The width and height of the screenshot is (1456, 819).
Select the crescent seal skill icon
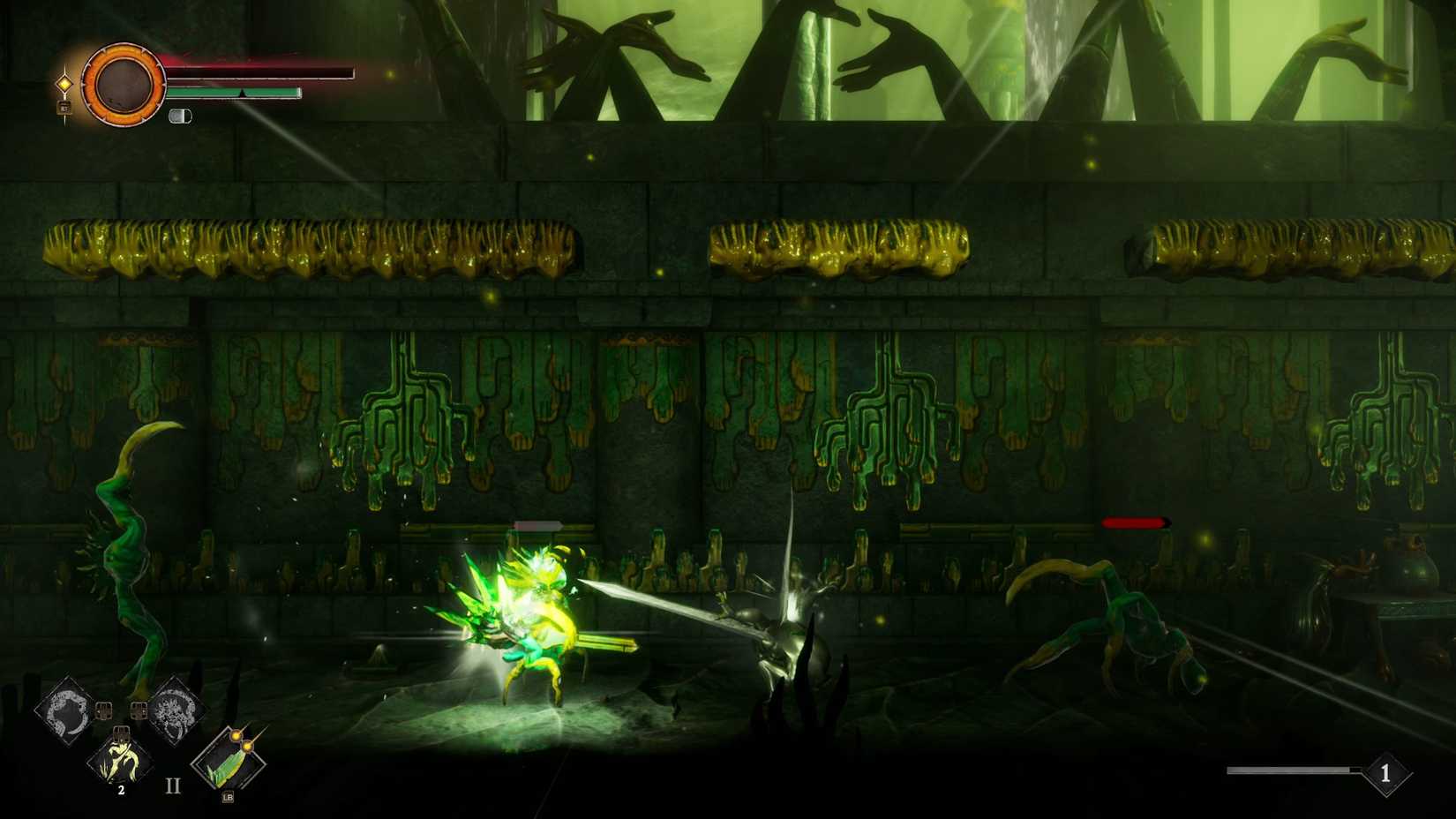point(64,708)
